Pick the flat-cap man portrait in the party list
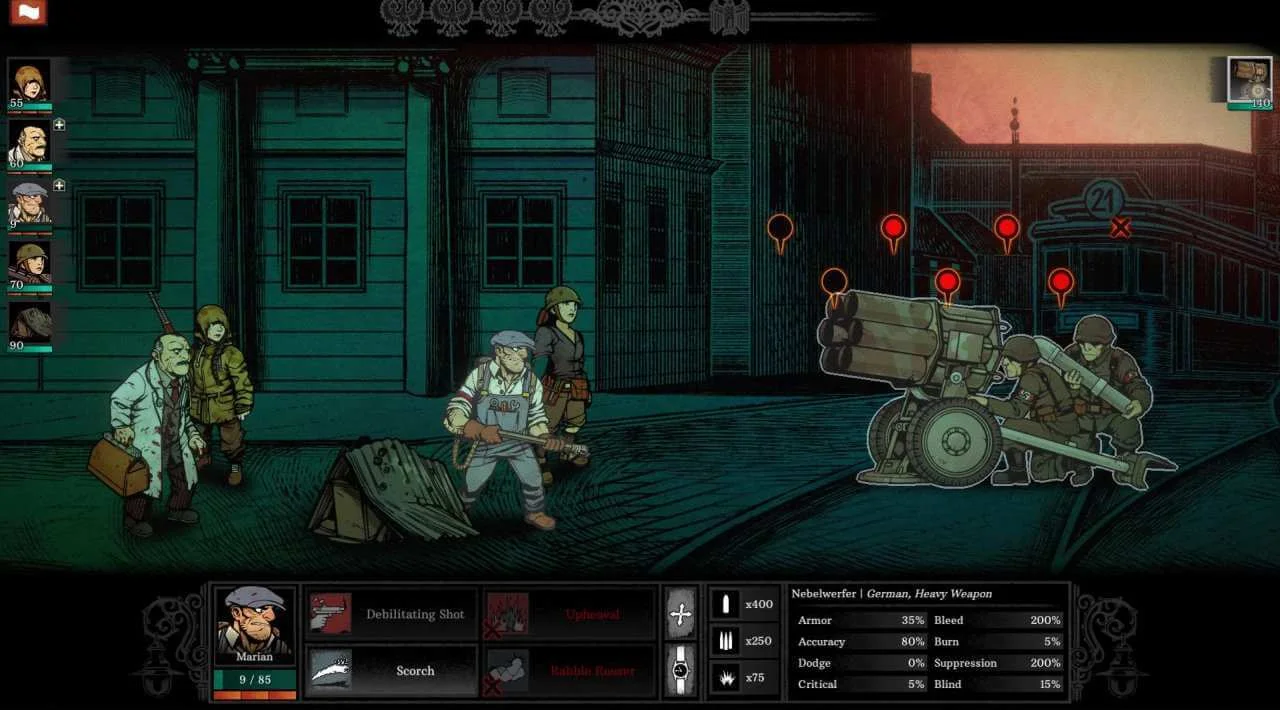Viewport: 1280px width, 710px height. 29,203
